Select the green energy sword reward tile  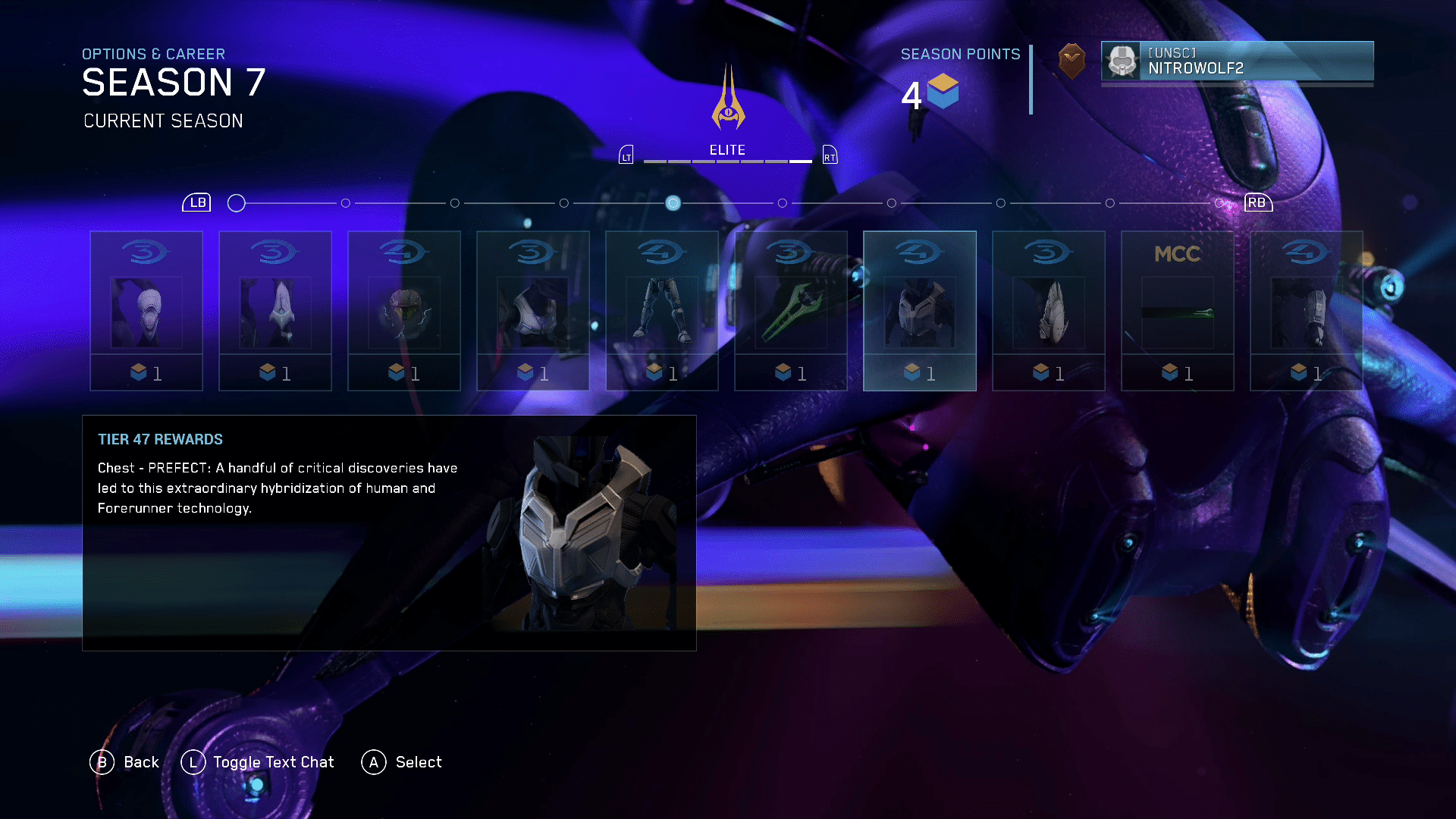[x=791, y=311]
